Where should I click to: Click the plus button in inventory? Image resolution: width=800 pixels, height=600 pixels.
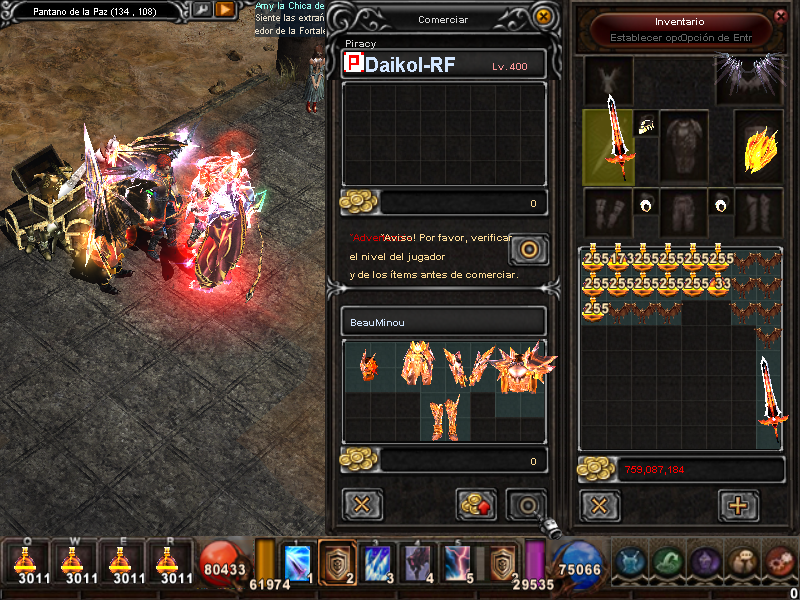[739, 505]
